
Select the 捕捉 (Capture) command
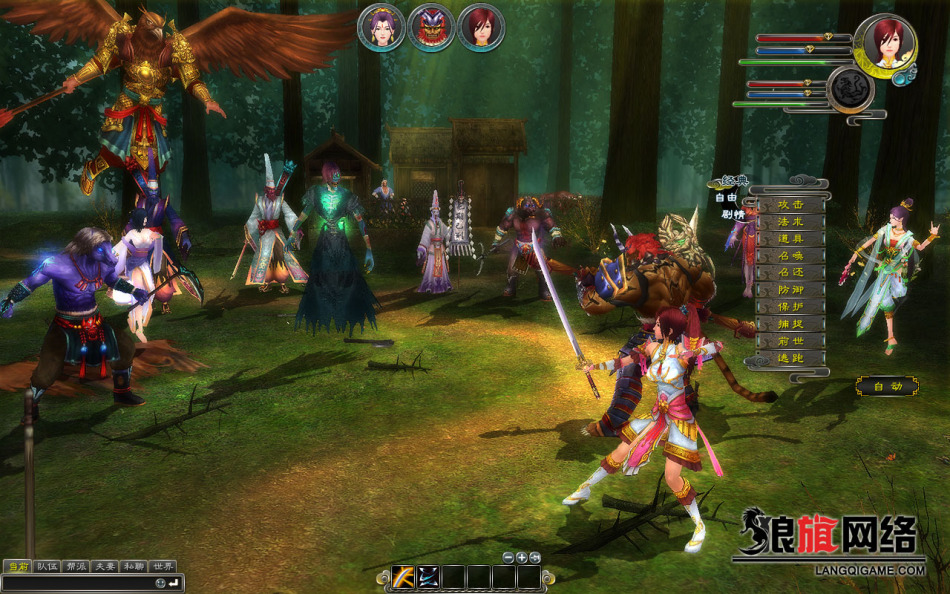(x=790, y=324)
